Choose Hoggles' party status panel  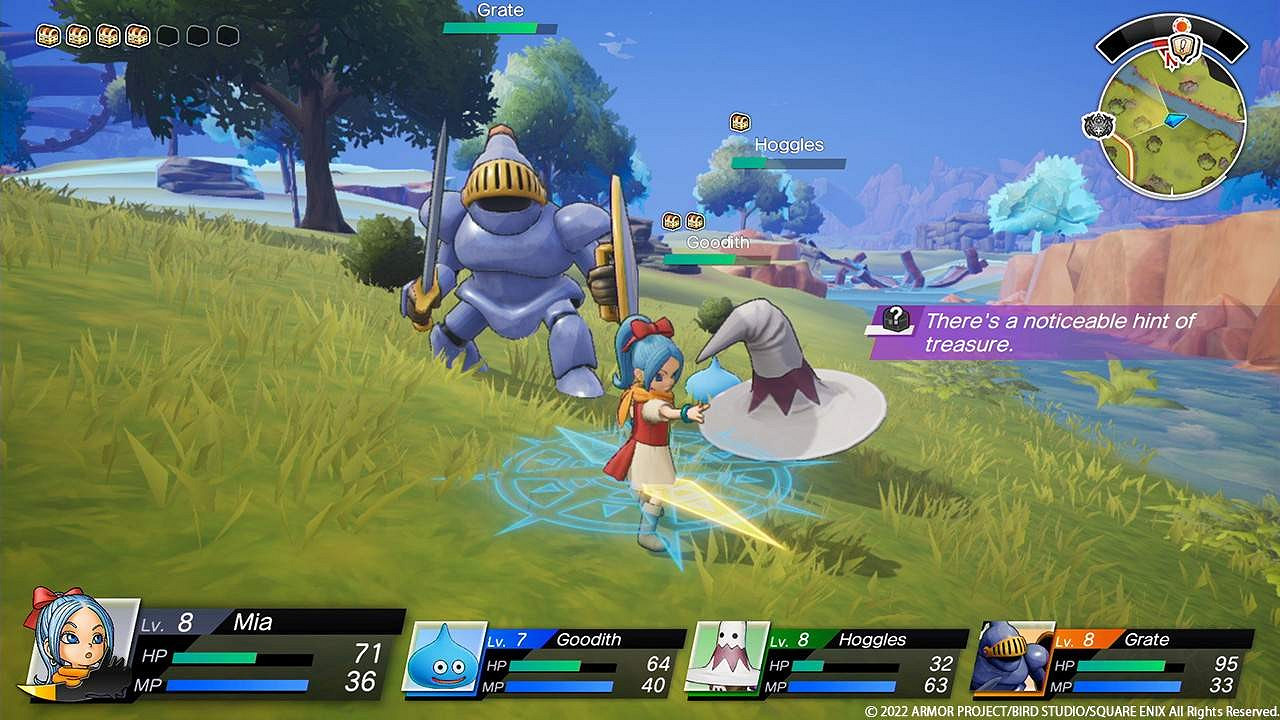[828, 662]
